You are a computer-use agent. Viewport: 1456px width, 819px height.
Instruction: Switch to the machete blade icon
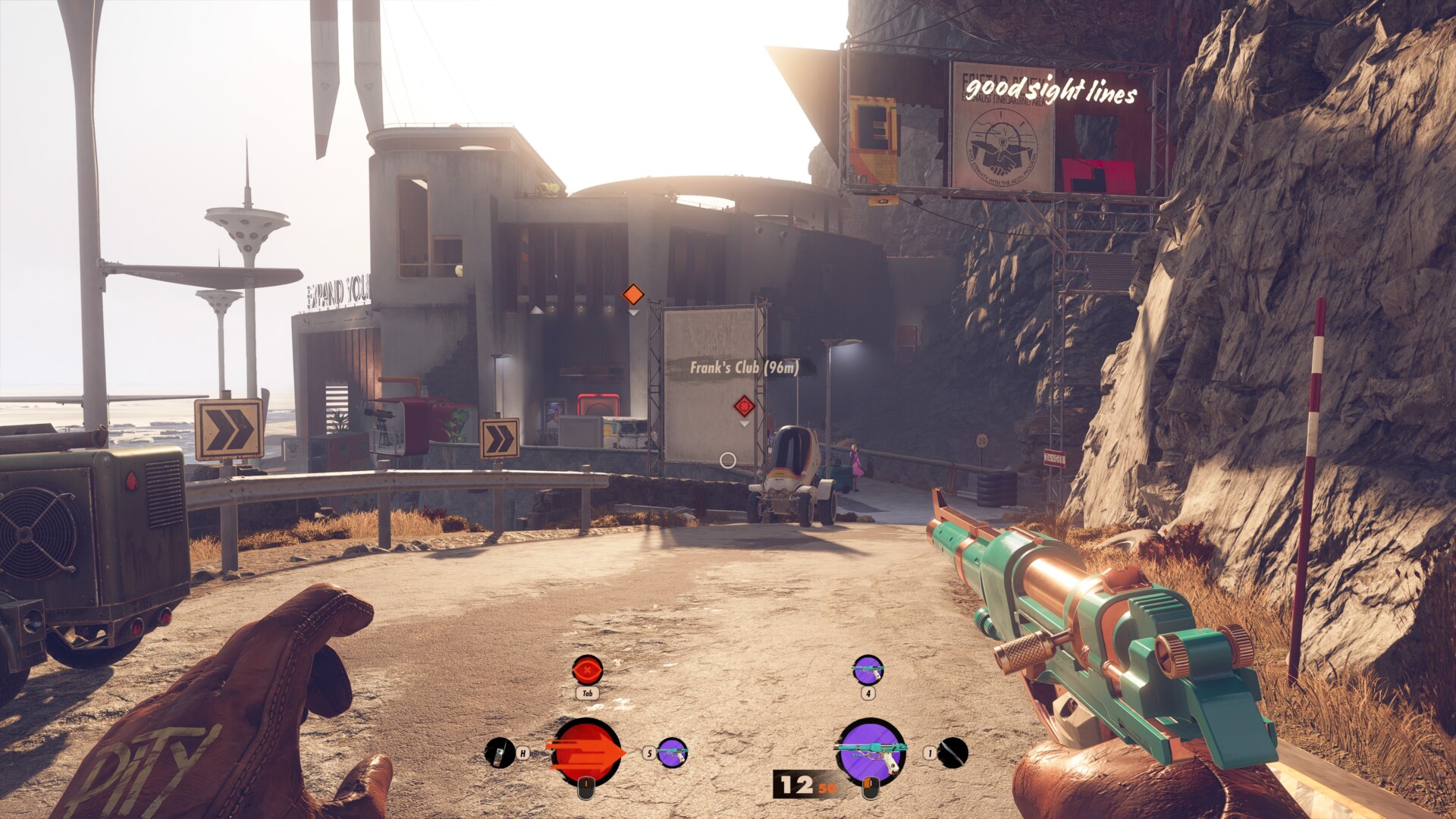pos(953,752)
